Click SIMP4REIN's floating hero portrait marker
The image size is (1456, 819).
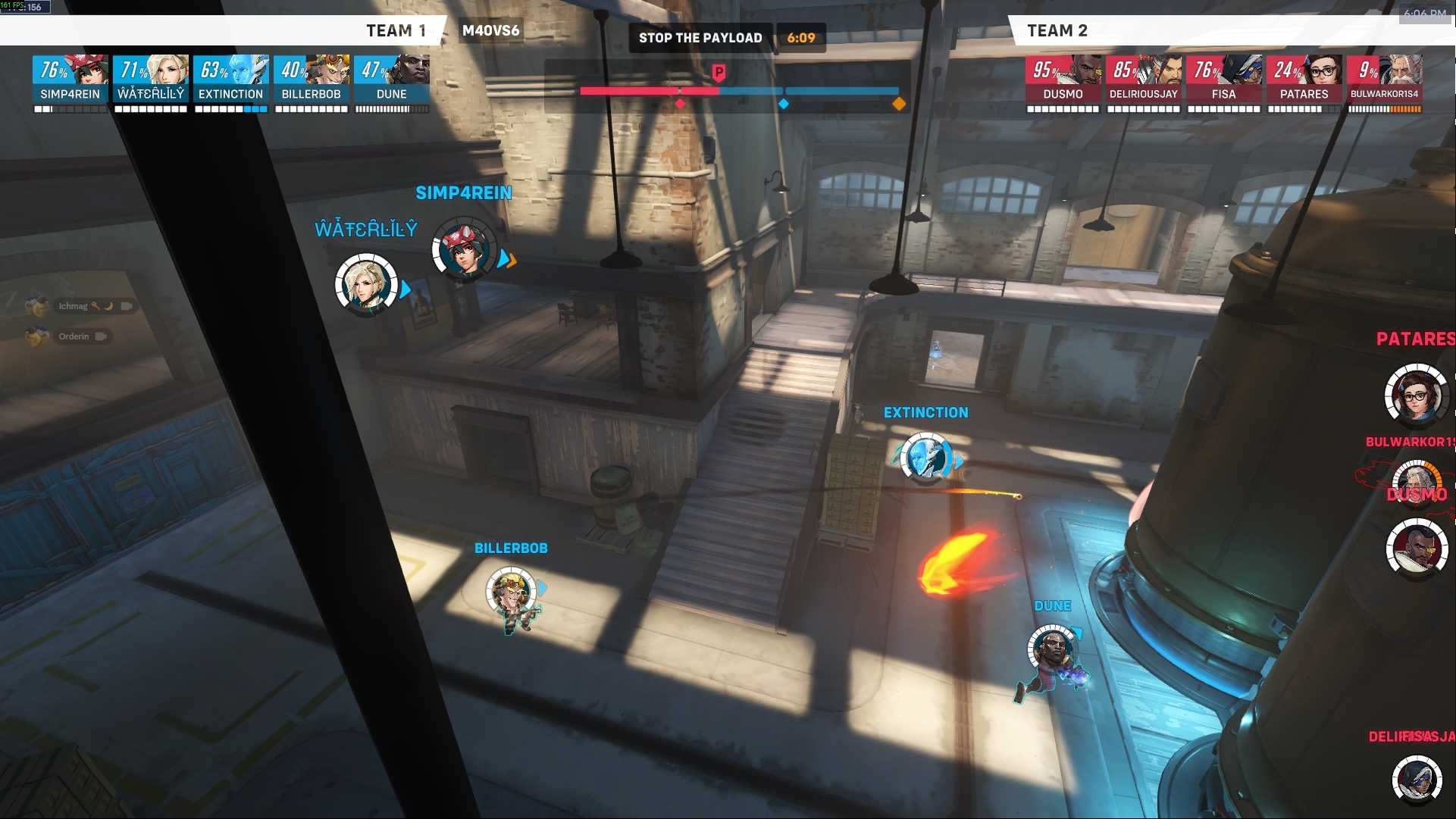pyautogui.click(x=463, y=250)
